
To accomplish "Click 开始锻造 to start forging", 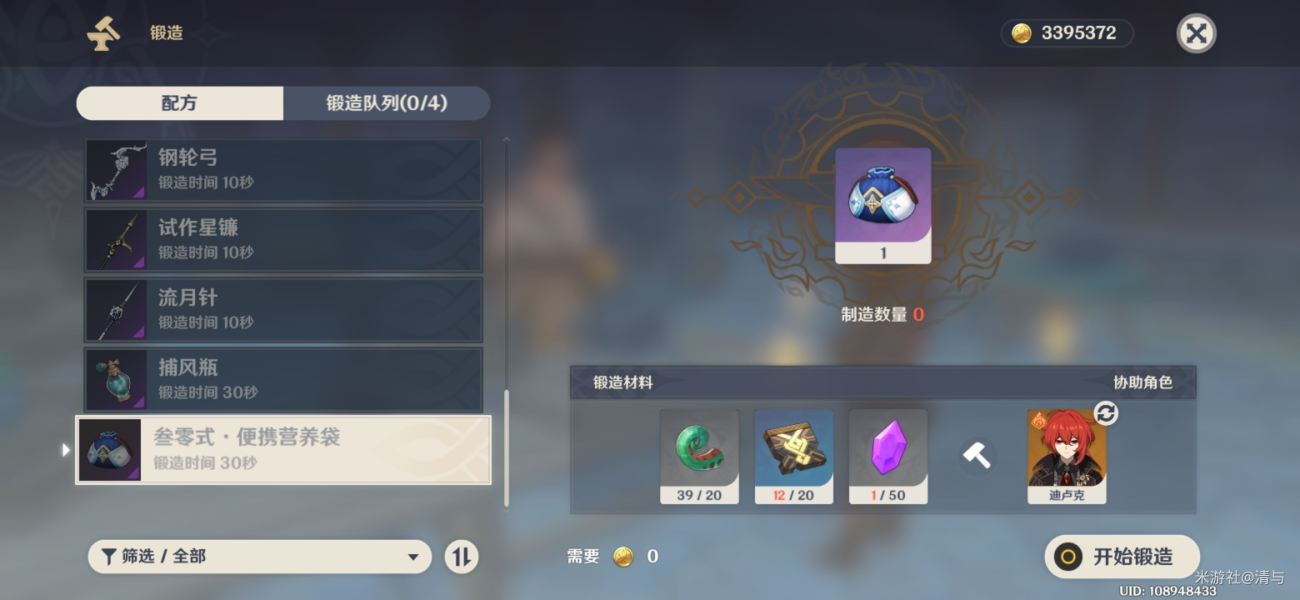I will (x=1121, y=557).
